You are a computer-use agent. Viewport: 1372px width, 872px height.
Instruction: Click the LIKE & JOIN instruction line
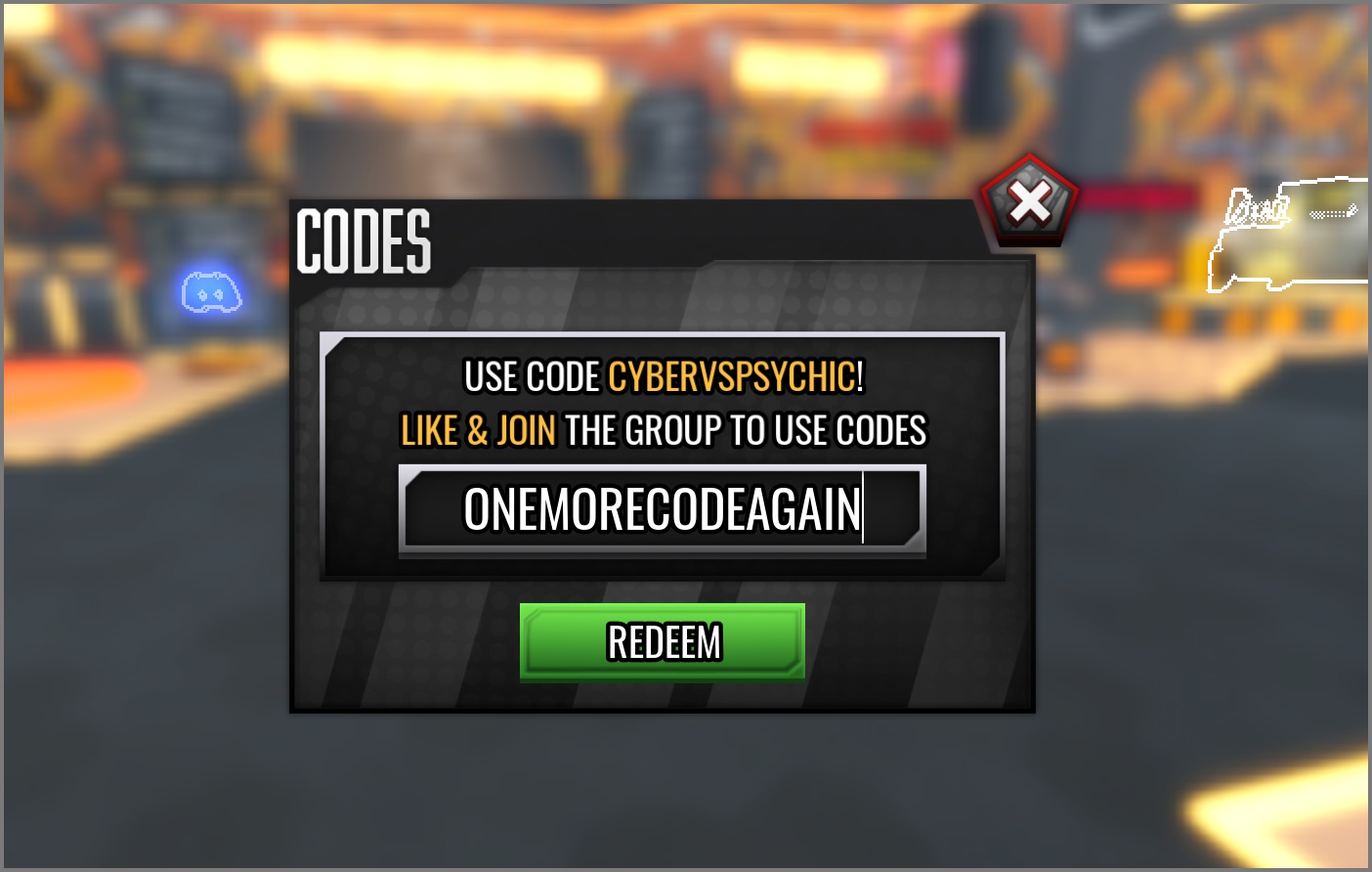pos(663,430)
